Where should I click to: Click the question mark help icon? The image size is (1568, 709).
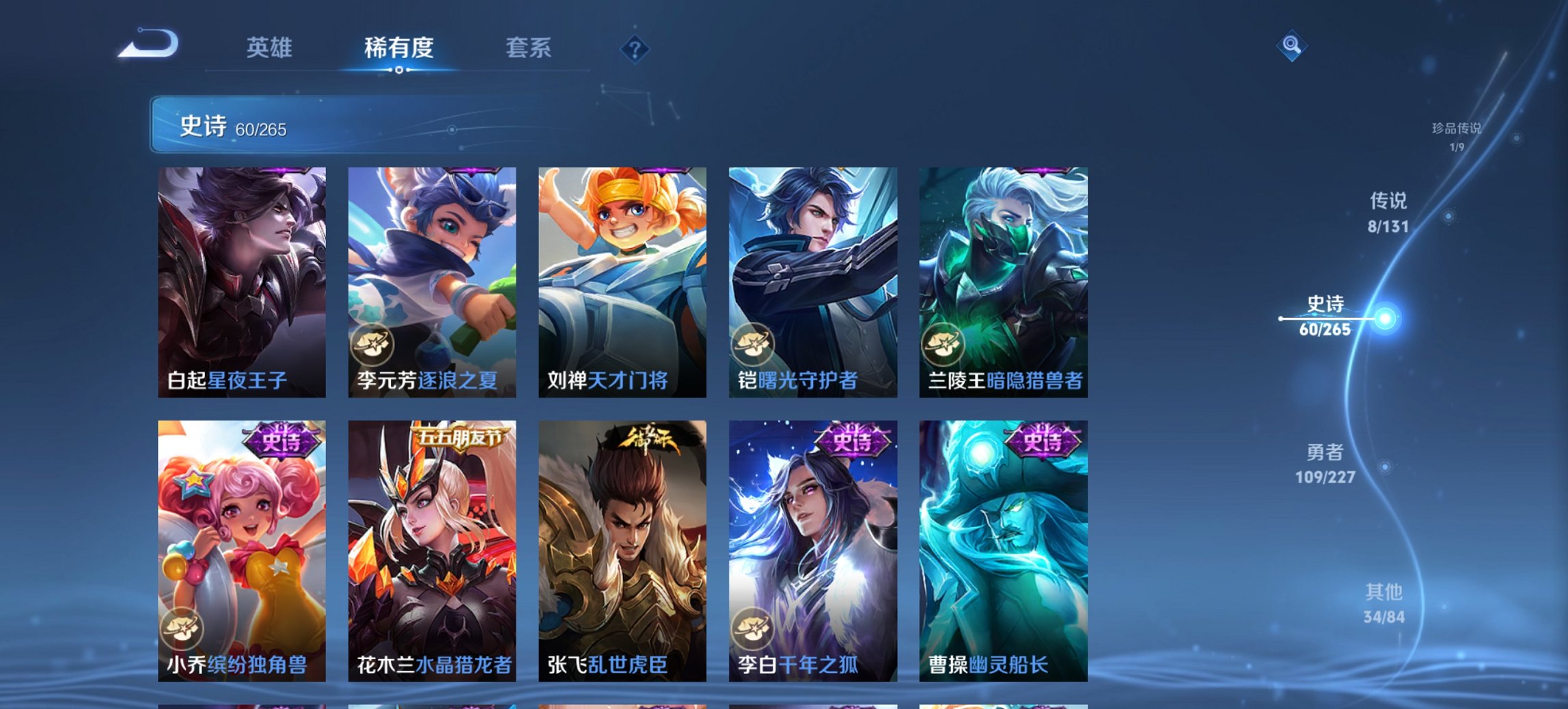tap(635, 48)
